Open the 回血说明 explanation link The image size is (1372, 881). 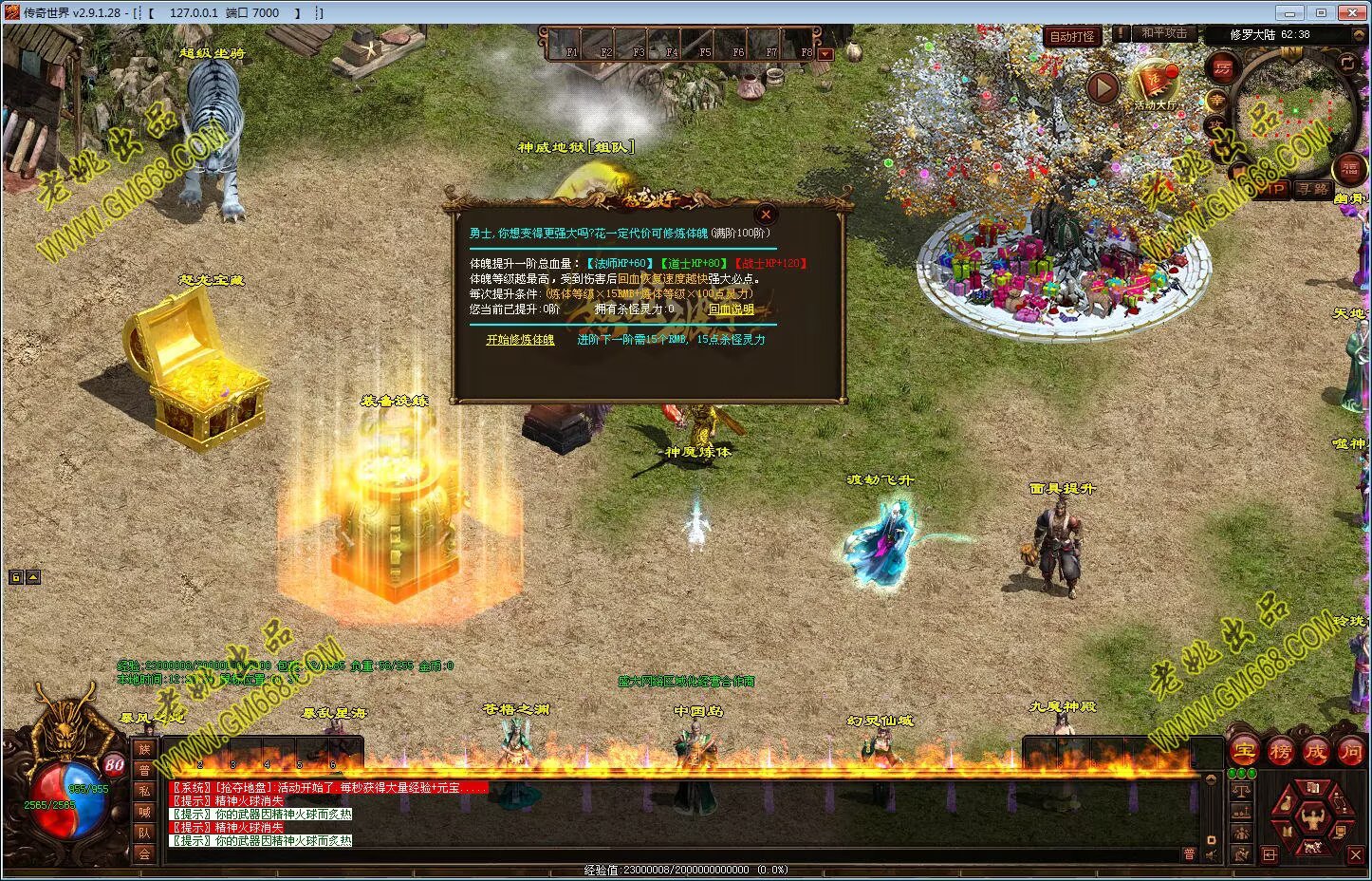tap(731, 309)
